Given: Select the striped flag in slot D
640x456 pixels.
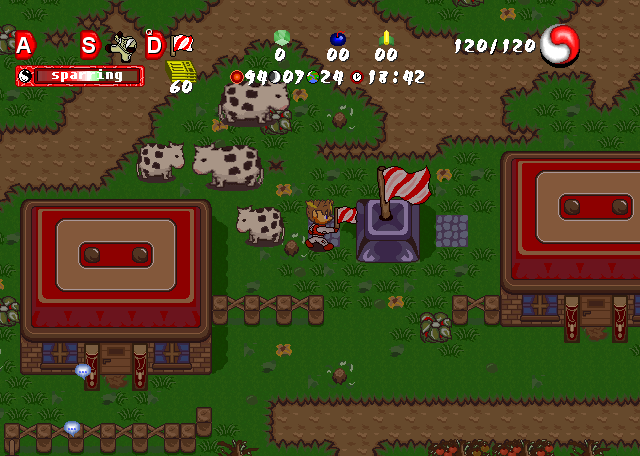Looking at the screenshot, I should pyautogui.click(x=182, y=44).
